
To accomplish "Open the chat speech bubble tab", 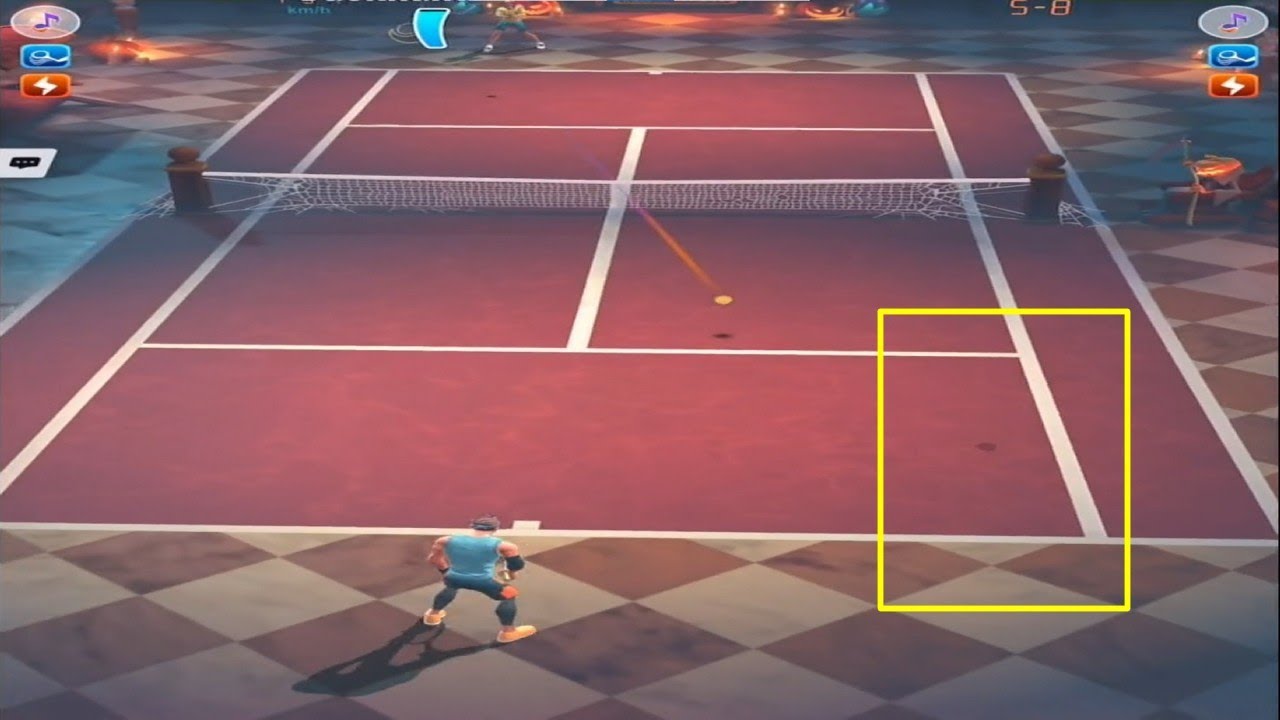I will click(x=26, y=162).
